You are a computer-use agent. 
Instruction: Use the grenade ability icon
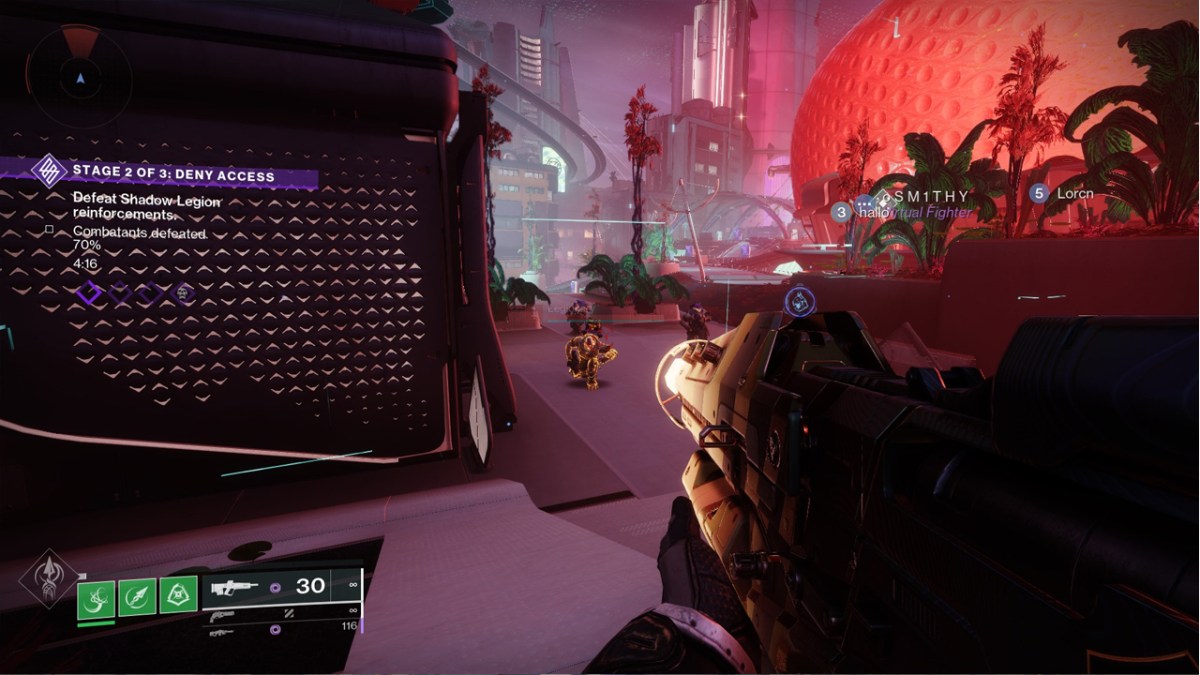(x=96, y=597)
